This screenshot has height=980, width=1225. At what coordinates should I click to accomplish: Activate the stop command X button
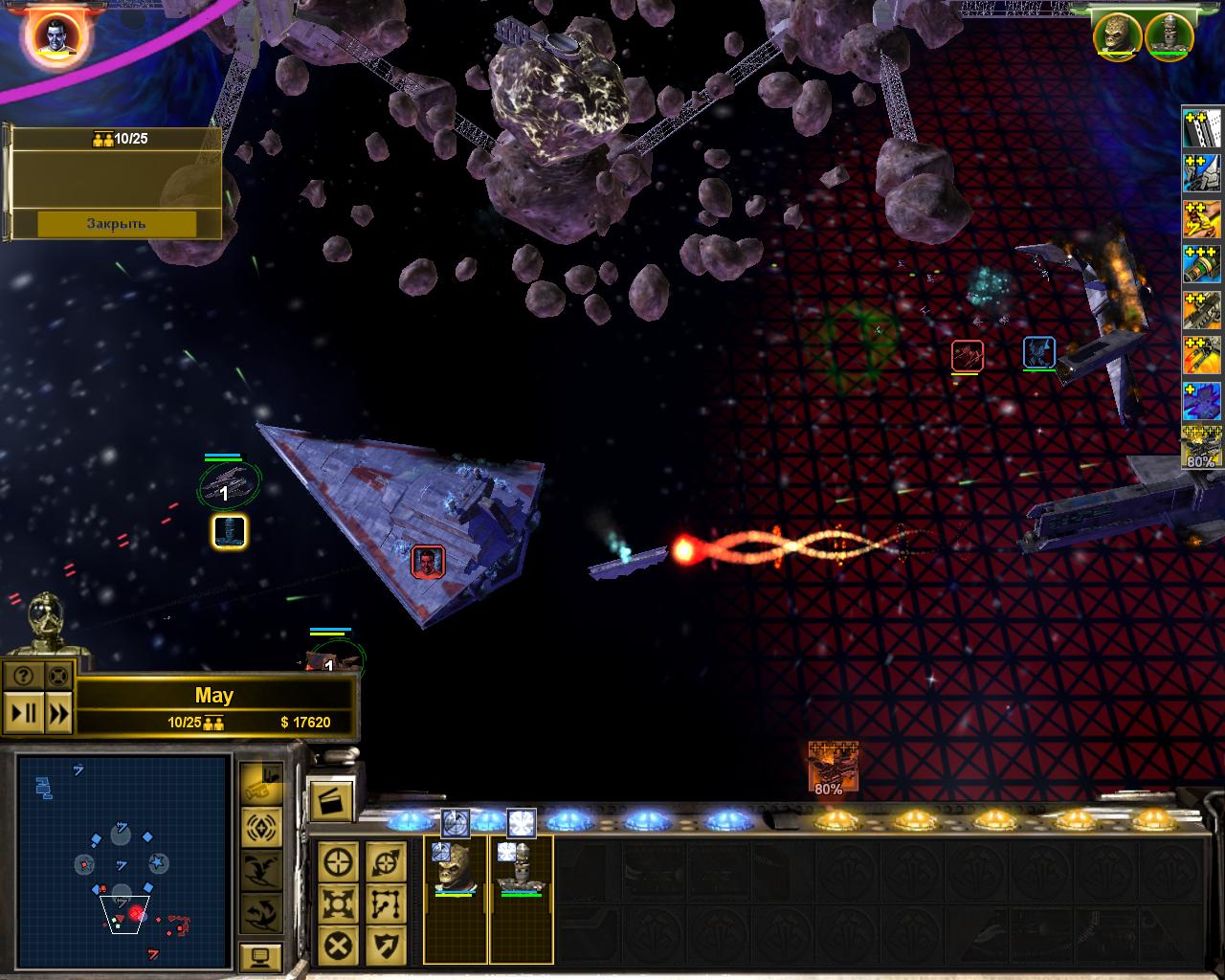(338, 946)
